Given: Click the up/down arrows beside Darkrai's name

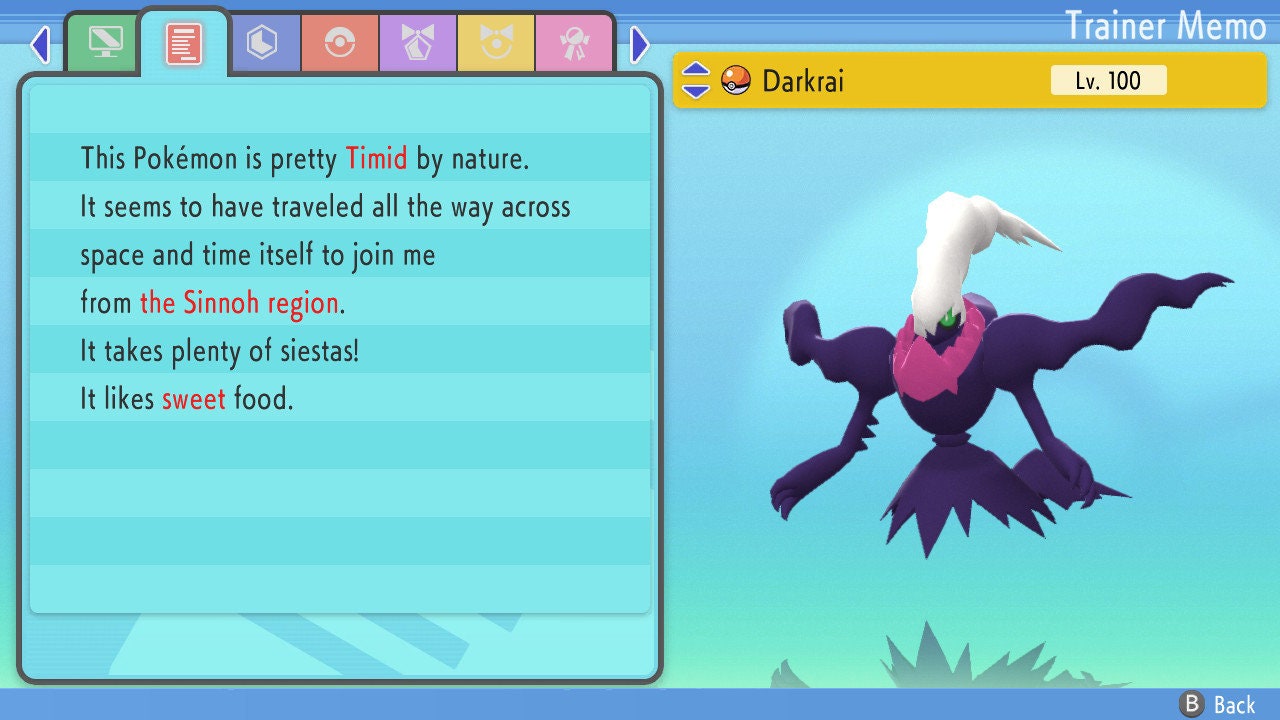Looking at the screenshot, I should click(696, 80).
